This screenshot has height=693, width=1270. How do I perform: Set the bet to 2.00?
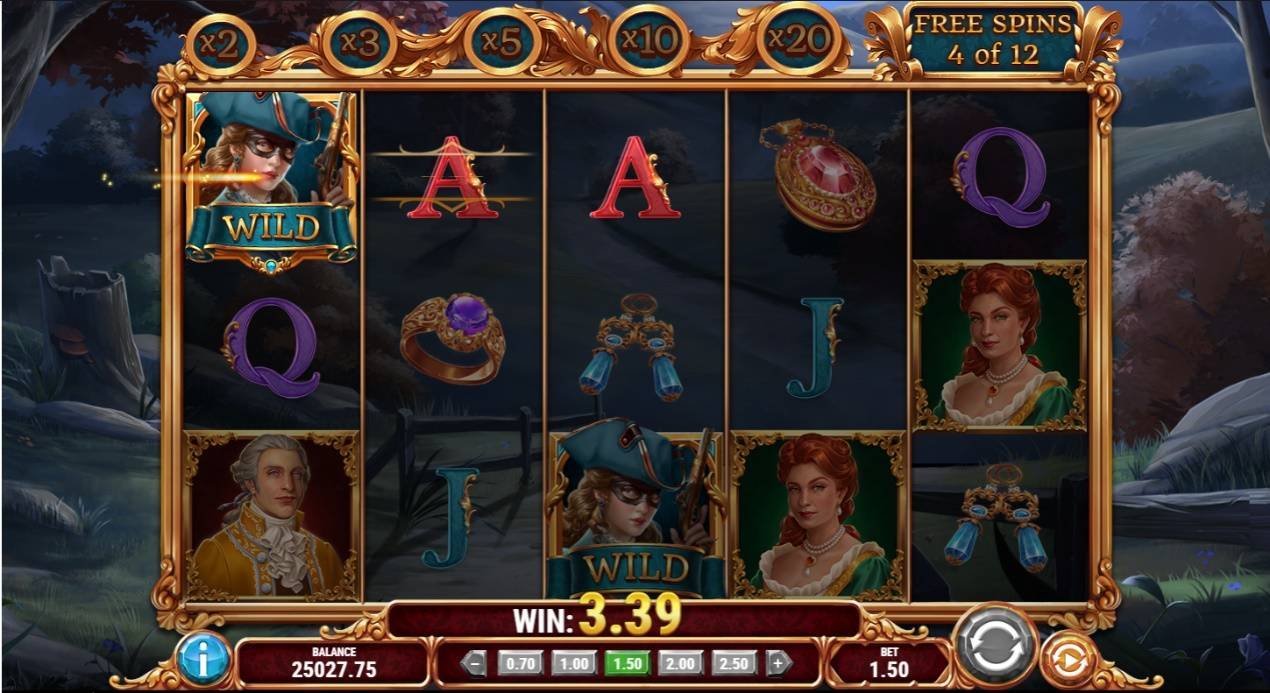pyautogui.click(x=681, y=662)
